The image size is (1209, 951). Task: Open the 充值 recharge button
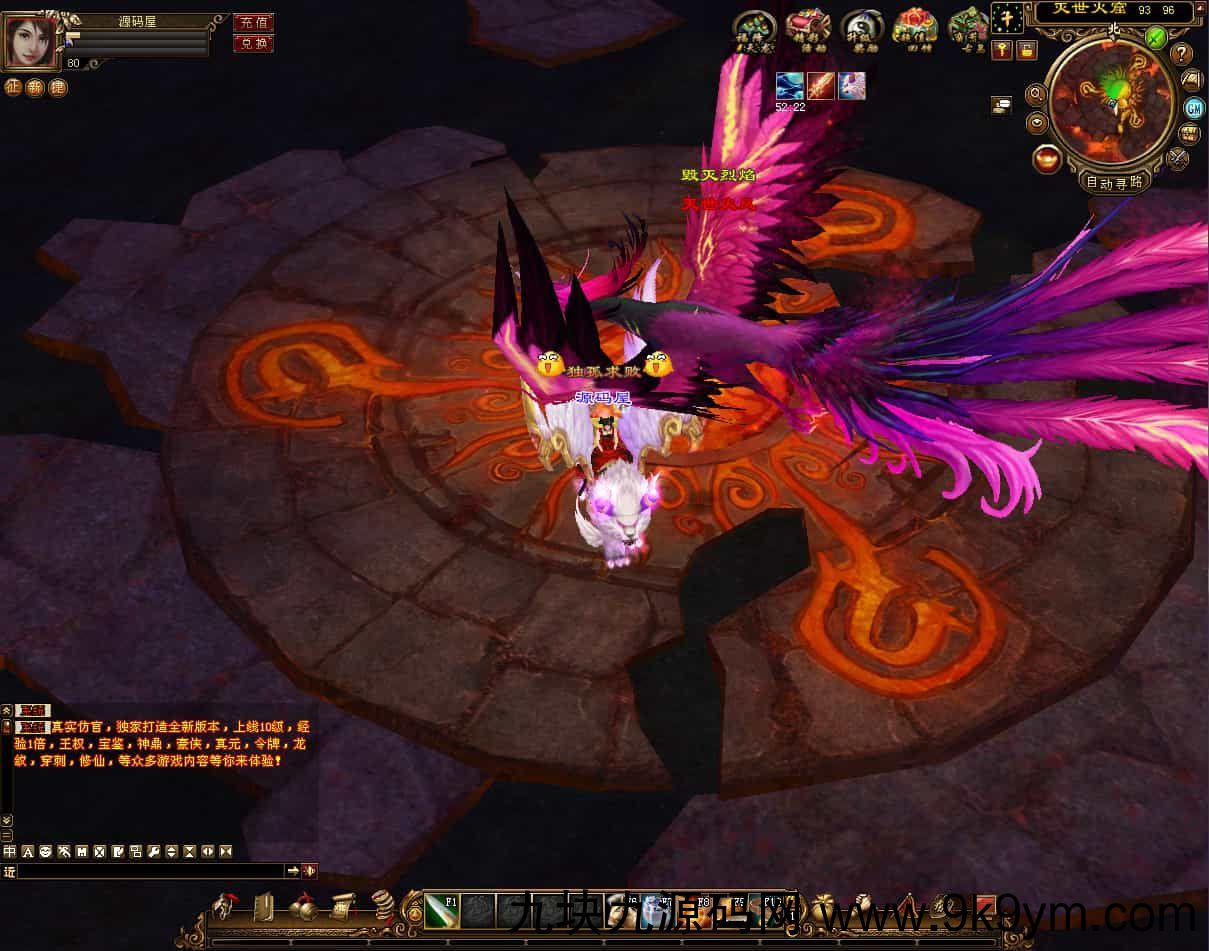pyautogui.click(x=253, y=22)
